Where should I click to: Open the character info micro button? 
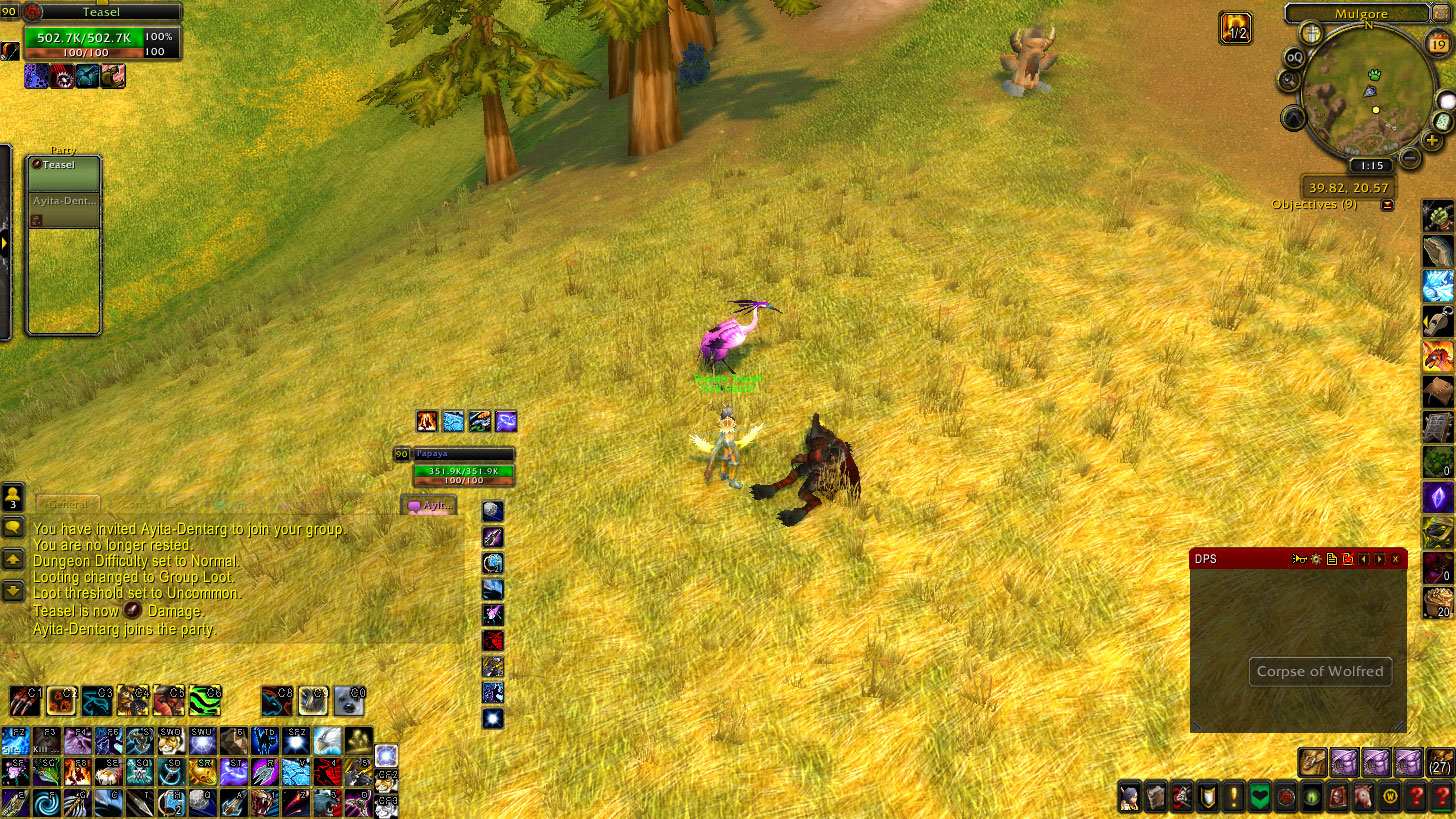click(x=1130, y=797)
